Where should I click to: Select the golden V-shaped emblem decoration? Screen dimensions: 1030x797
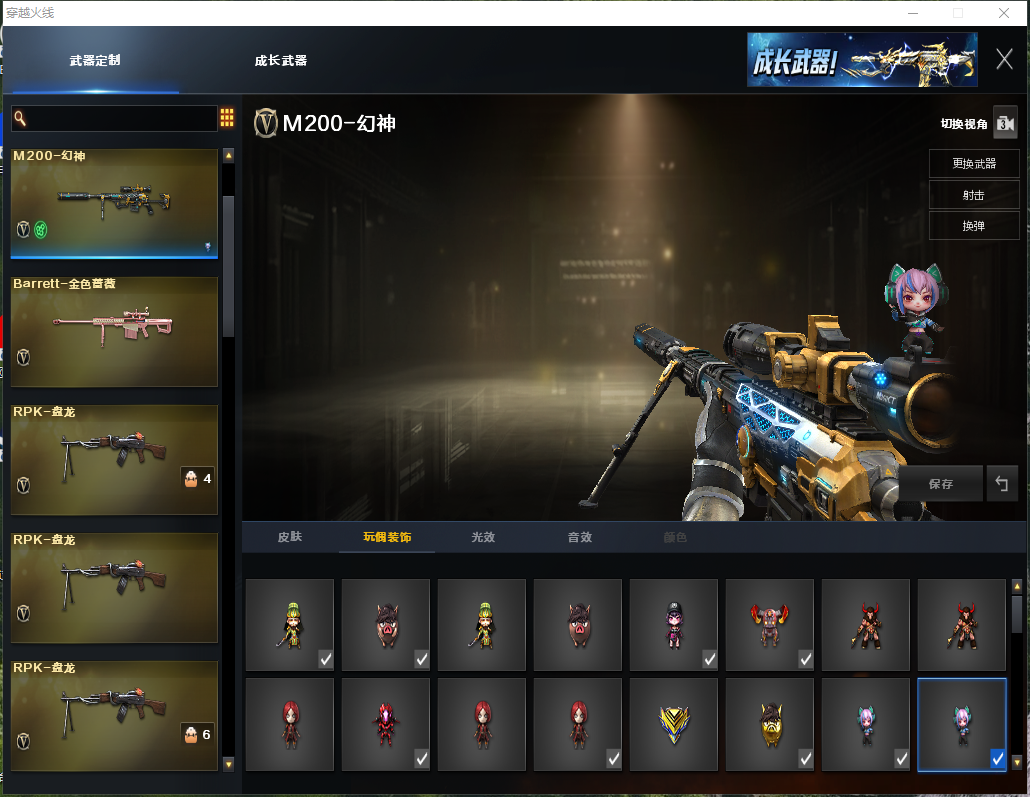click(673, 724)
